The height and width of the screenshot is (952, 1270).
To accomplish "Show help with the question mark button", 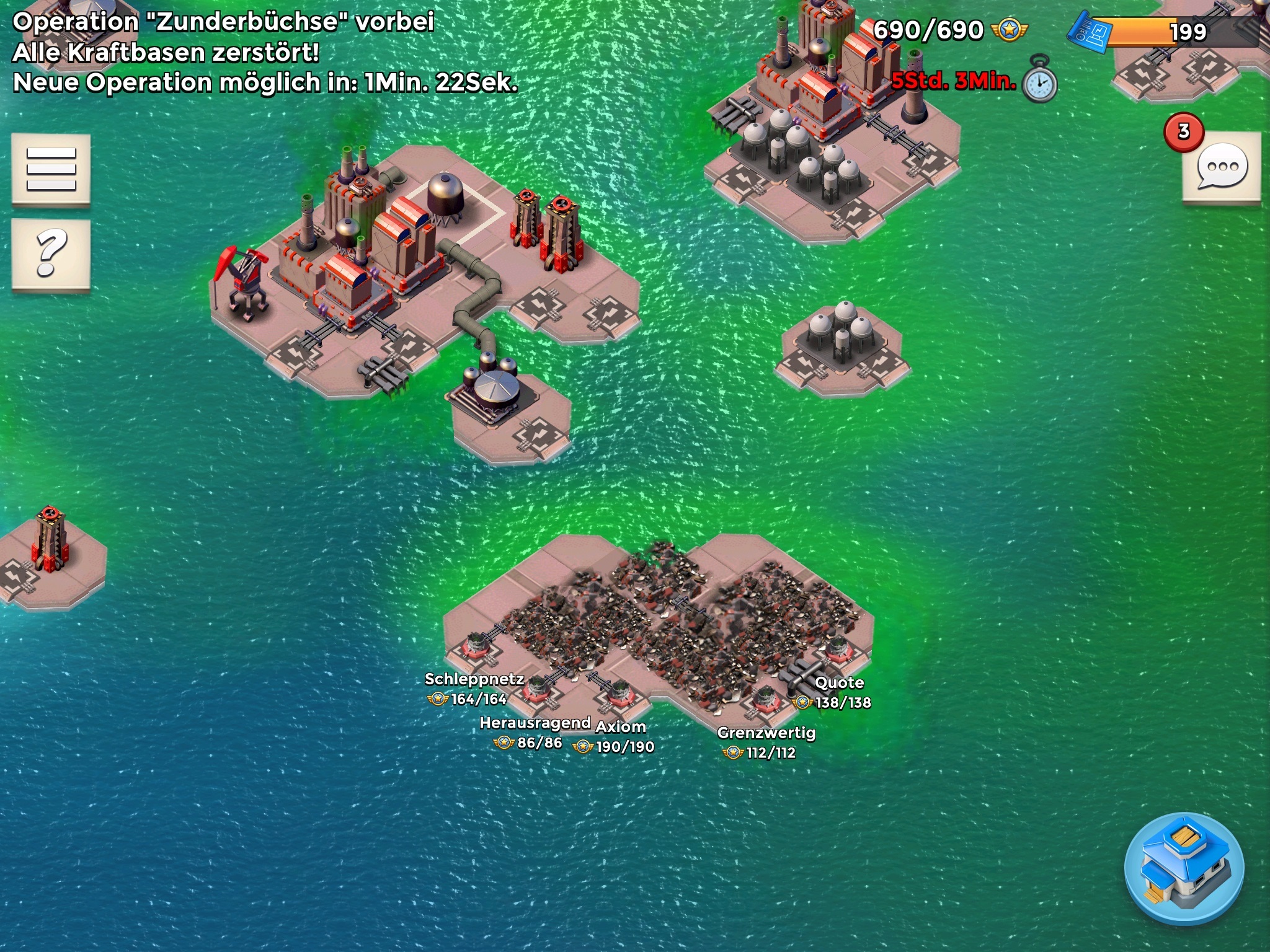I will pyautogui.click(x=51, y=254).
